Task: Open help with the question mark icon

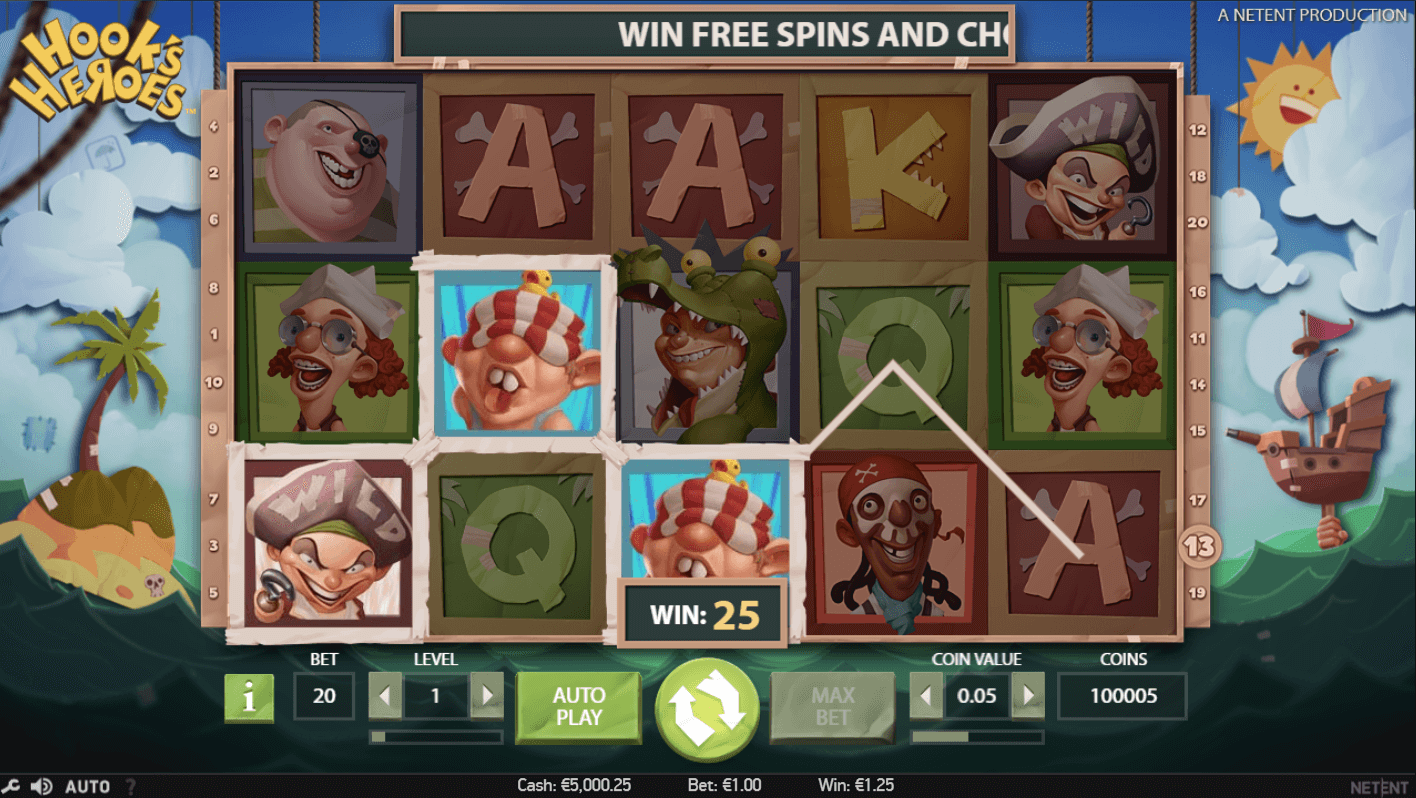Action: click(130, 786)
